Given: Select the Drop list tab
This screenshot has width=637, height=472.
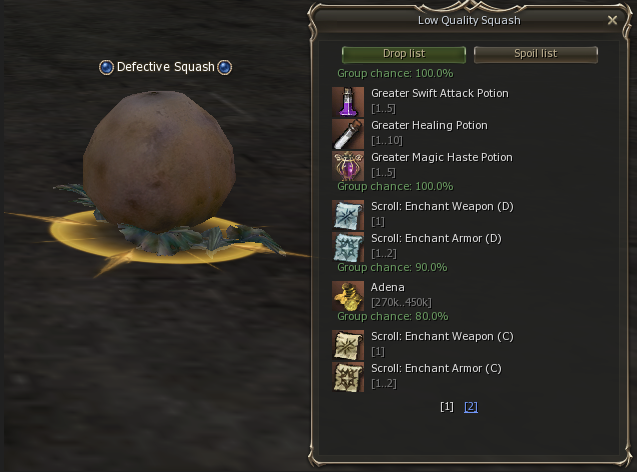Looking at the screenshot, I should (403, 54).
